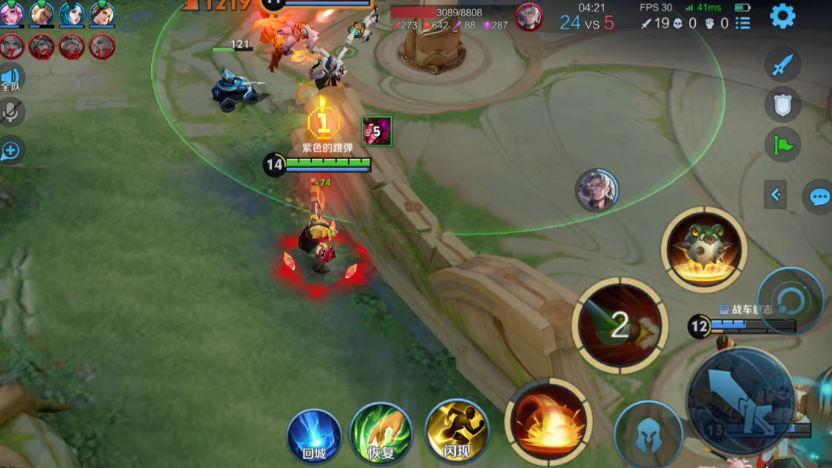Select the skill showing cooldown 2

click(620, 325)
